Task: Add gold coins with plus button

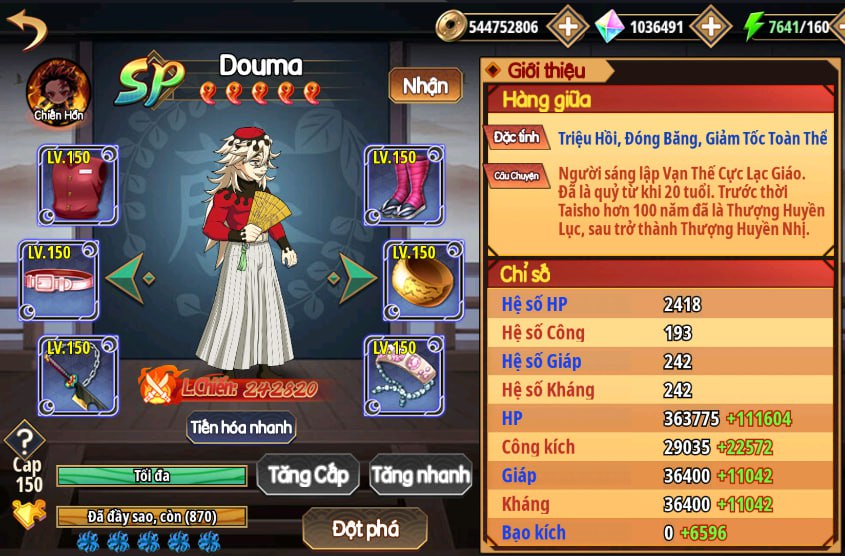Action: click(x=567, y=27)
